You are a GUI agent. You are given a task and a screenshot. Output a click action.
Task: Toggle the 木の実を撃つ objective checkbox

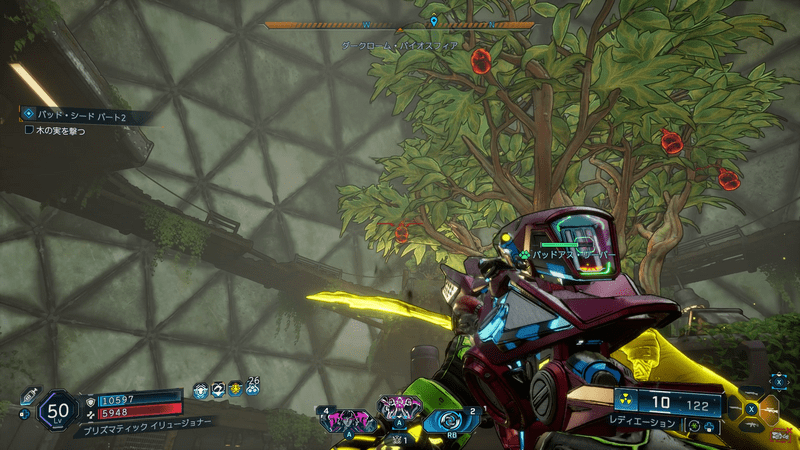[29, 130]
